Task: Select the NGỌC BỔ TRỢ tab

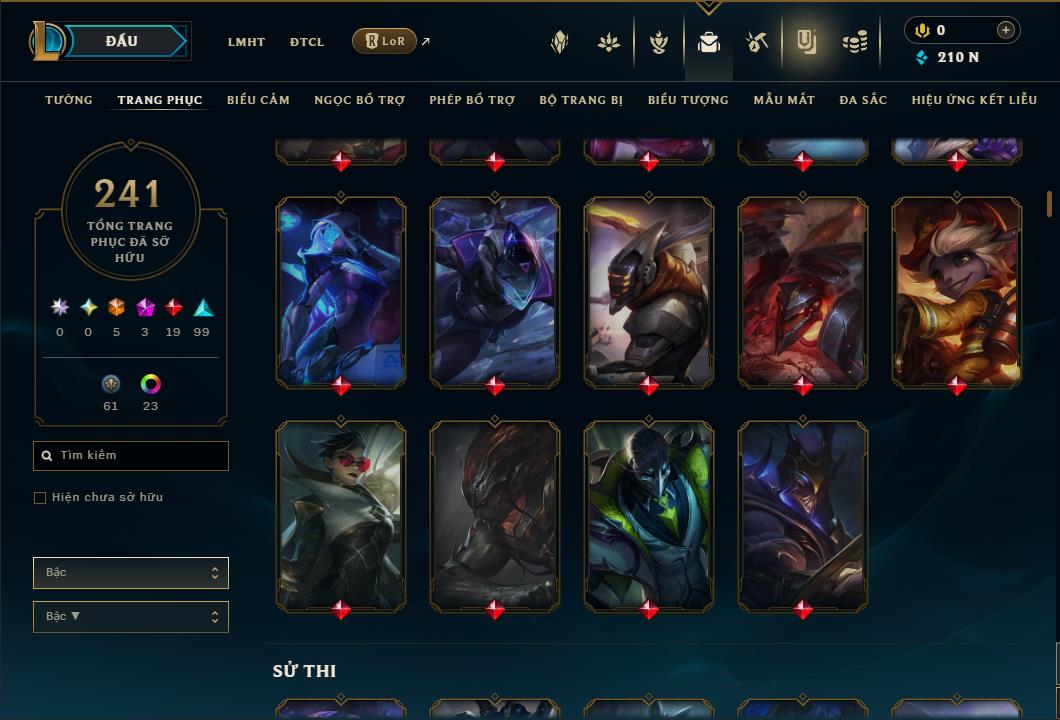Action: pyautogui.click(x=359, y=100)
